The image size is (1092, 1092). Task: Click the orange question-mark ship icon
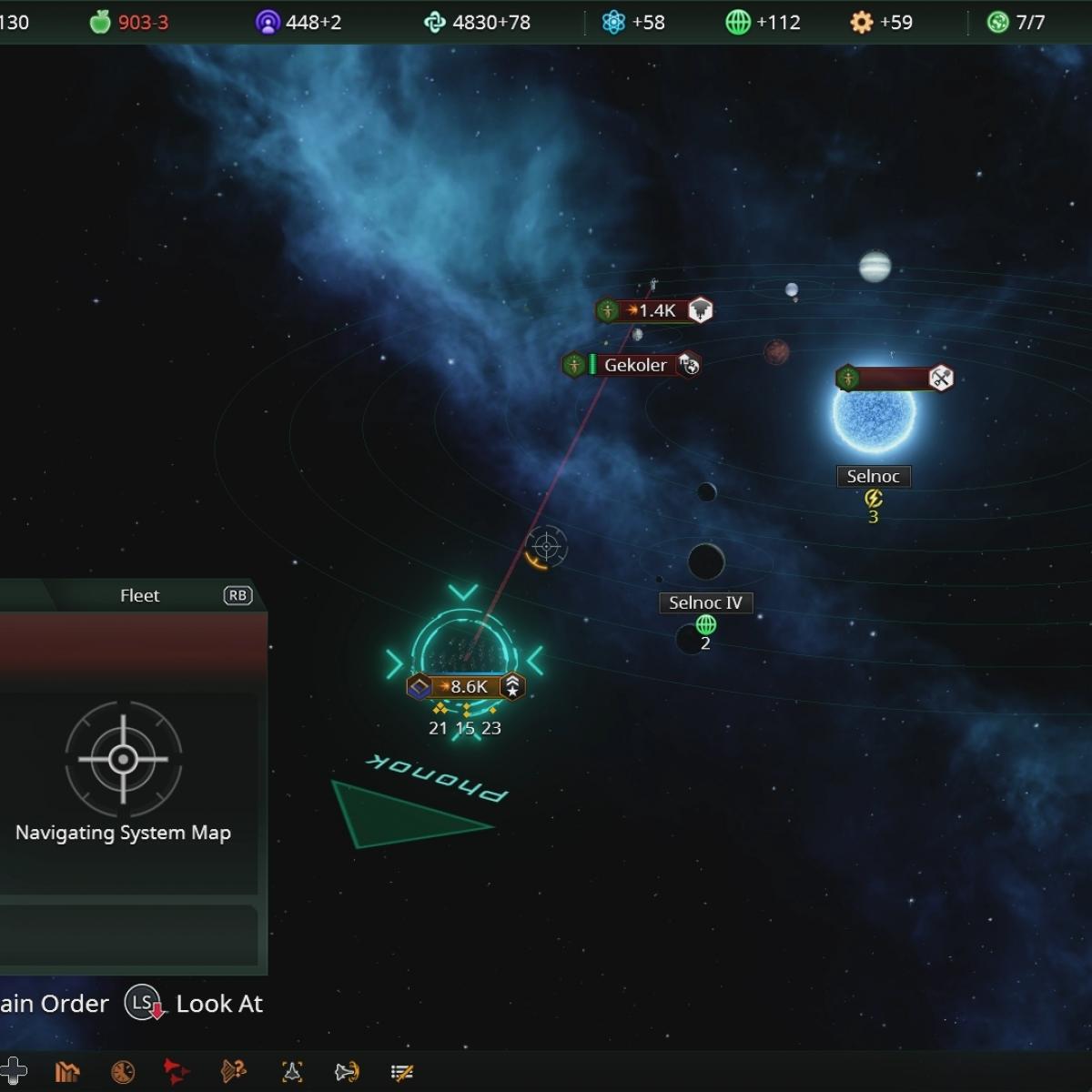coord(234,1072)
